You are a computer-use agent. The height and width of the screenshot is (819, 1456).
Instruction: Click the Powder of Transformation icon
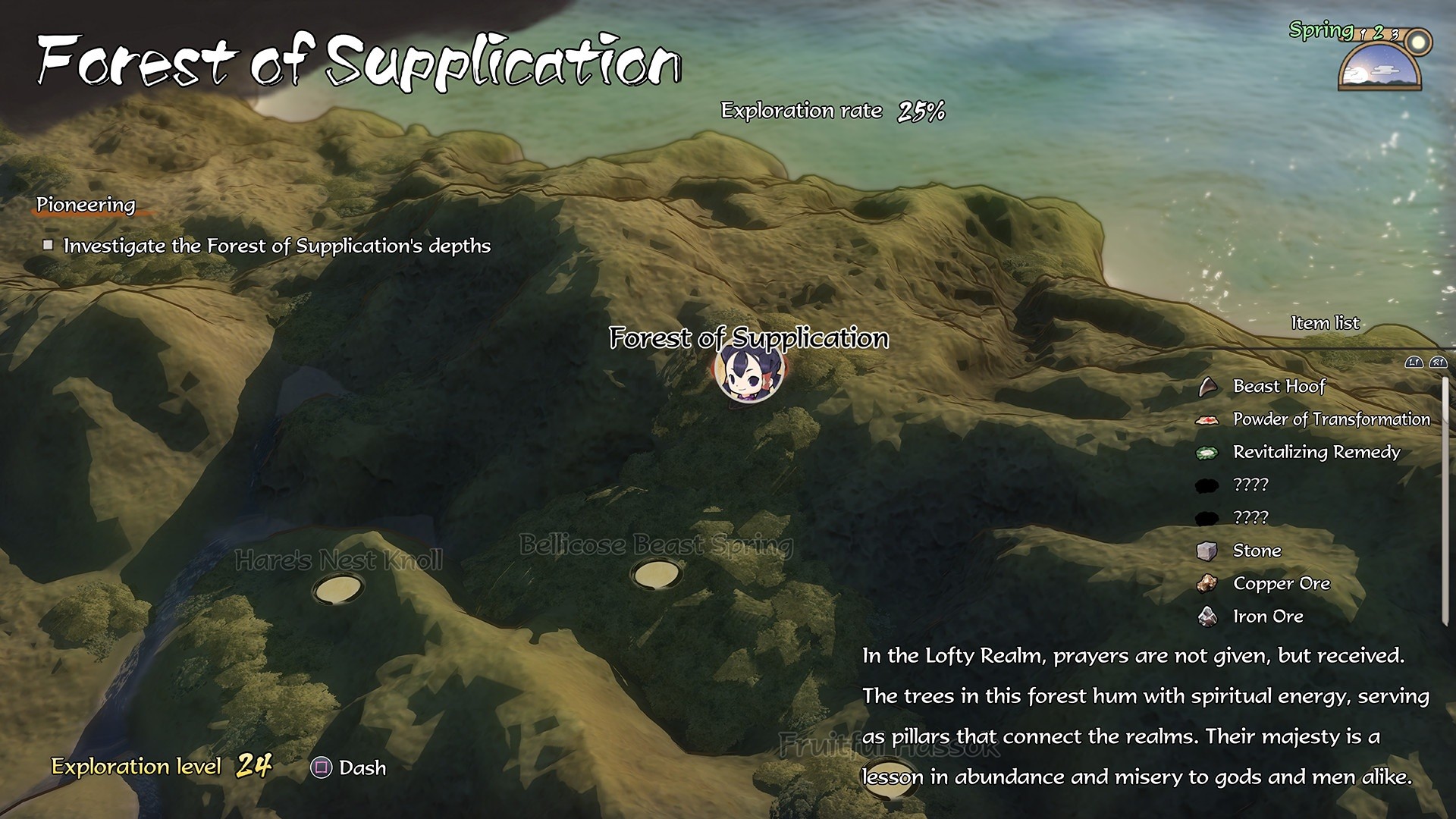coord(1207,419)
